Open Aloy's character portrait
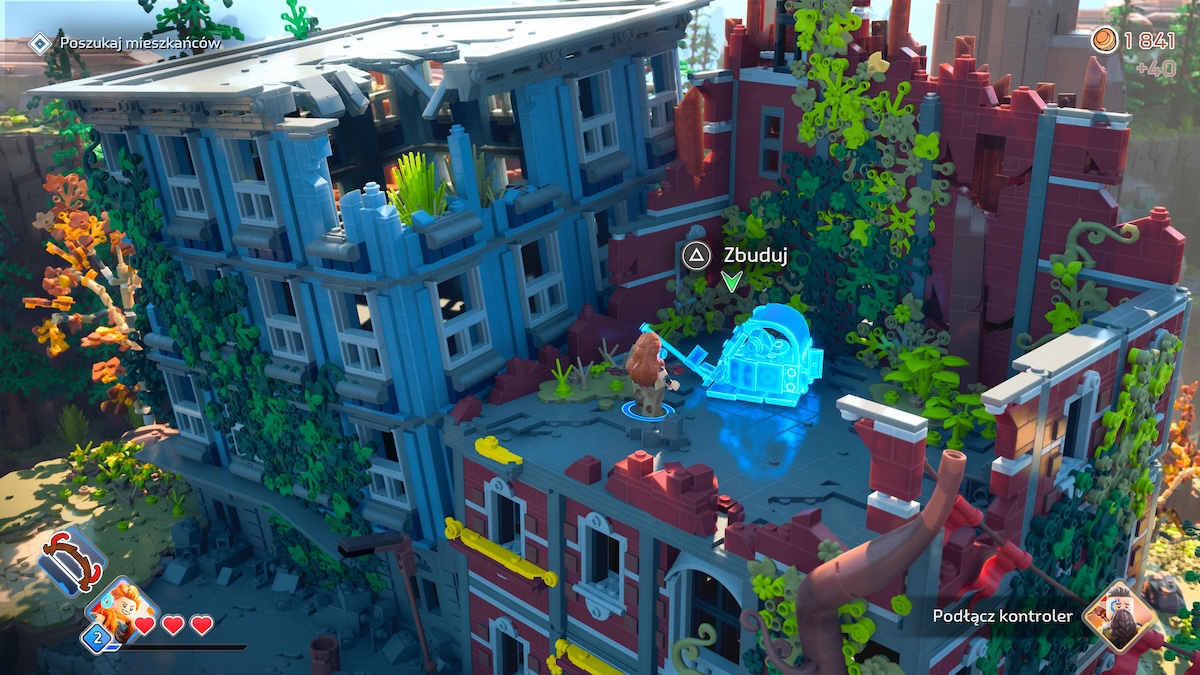 [120, 610]
